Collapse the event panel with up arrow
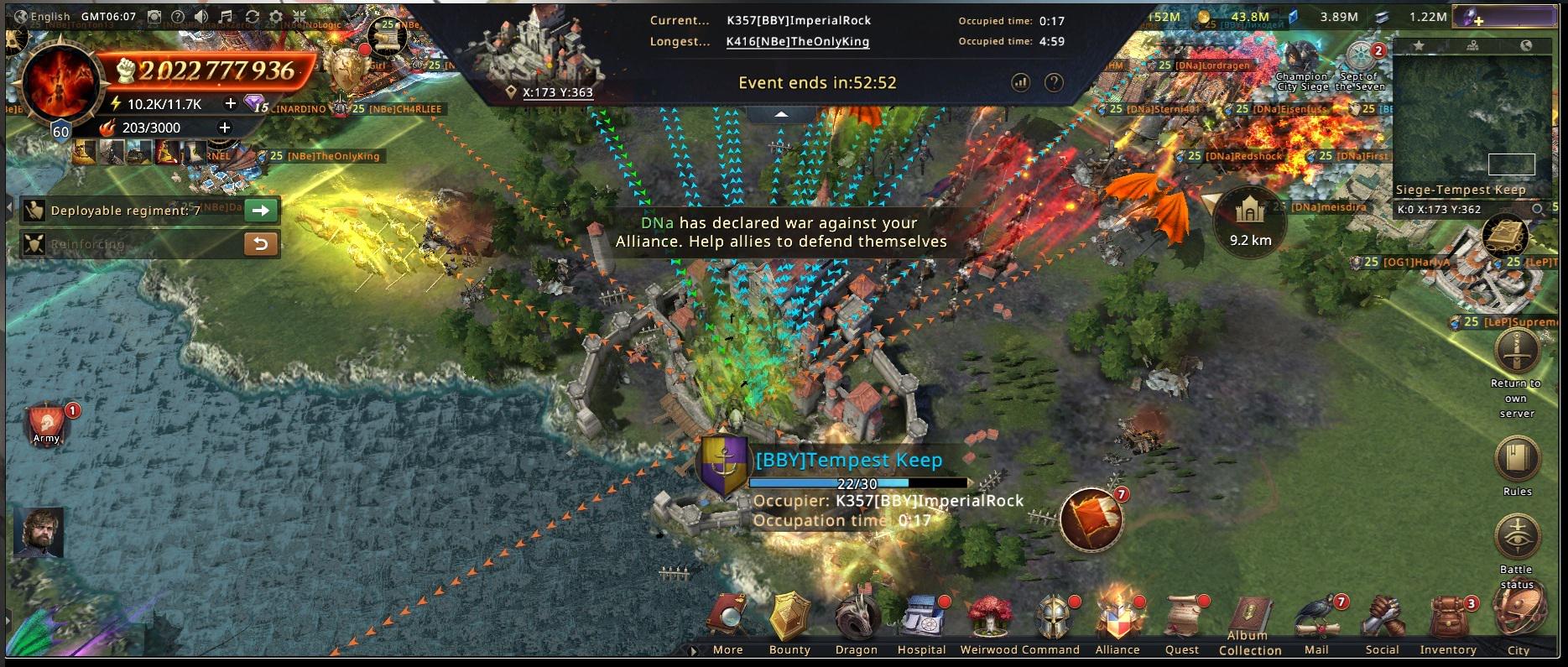This screenshot has height=667, width=1568. [x=781, y=114]
